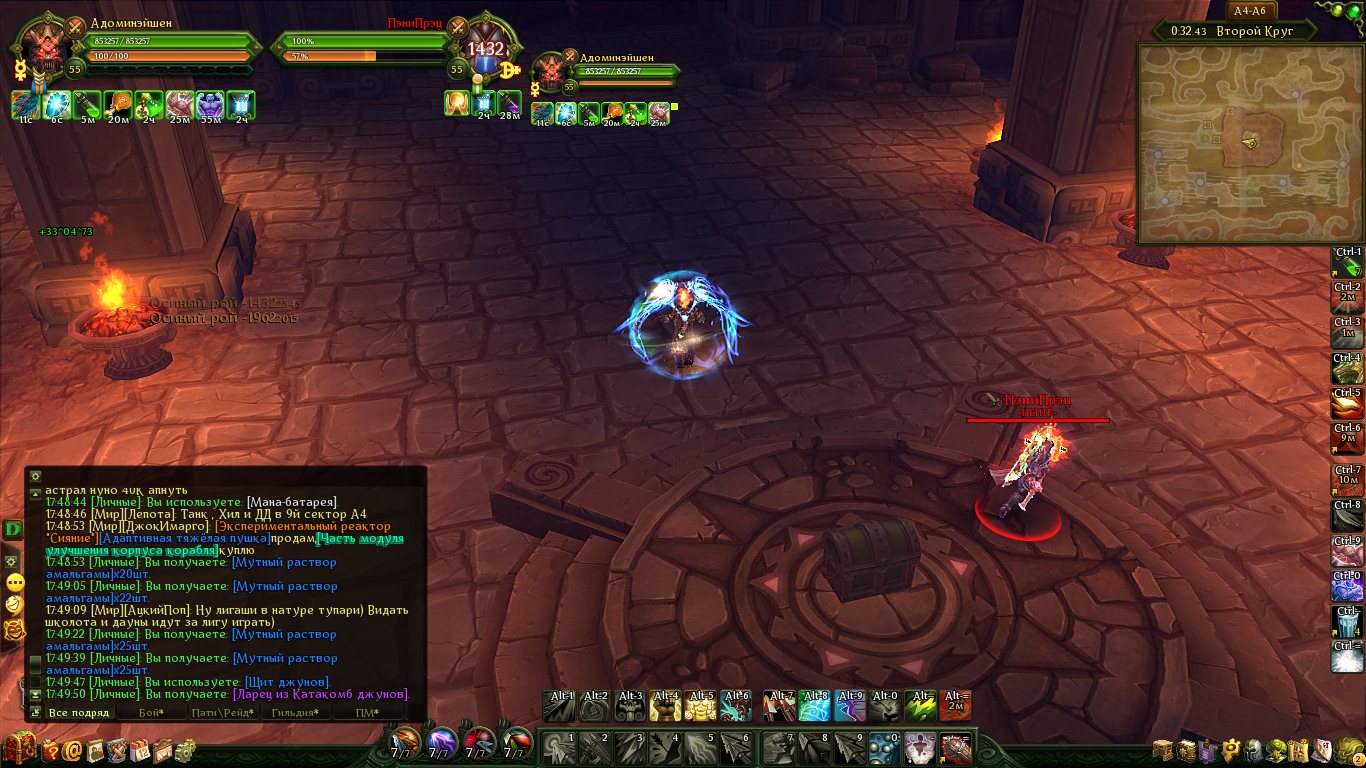Open the treasure chest shop icon

tap(19, 748)
